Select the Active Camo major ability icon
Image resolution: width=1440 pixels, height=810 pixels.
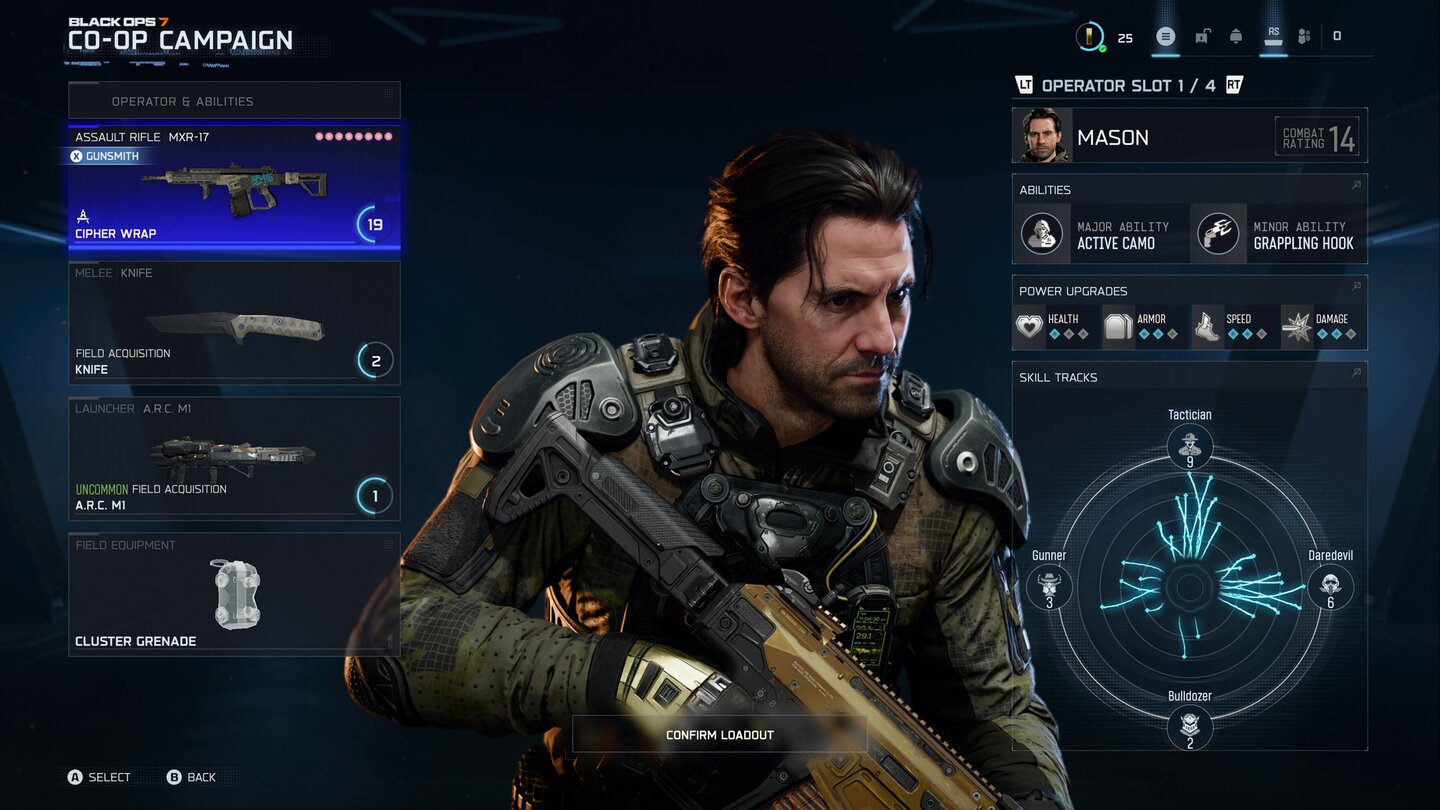[1042, 233]
